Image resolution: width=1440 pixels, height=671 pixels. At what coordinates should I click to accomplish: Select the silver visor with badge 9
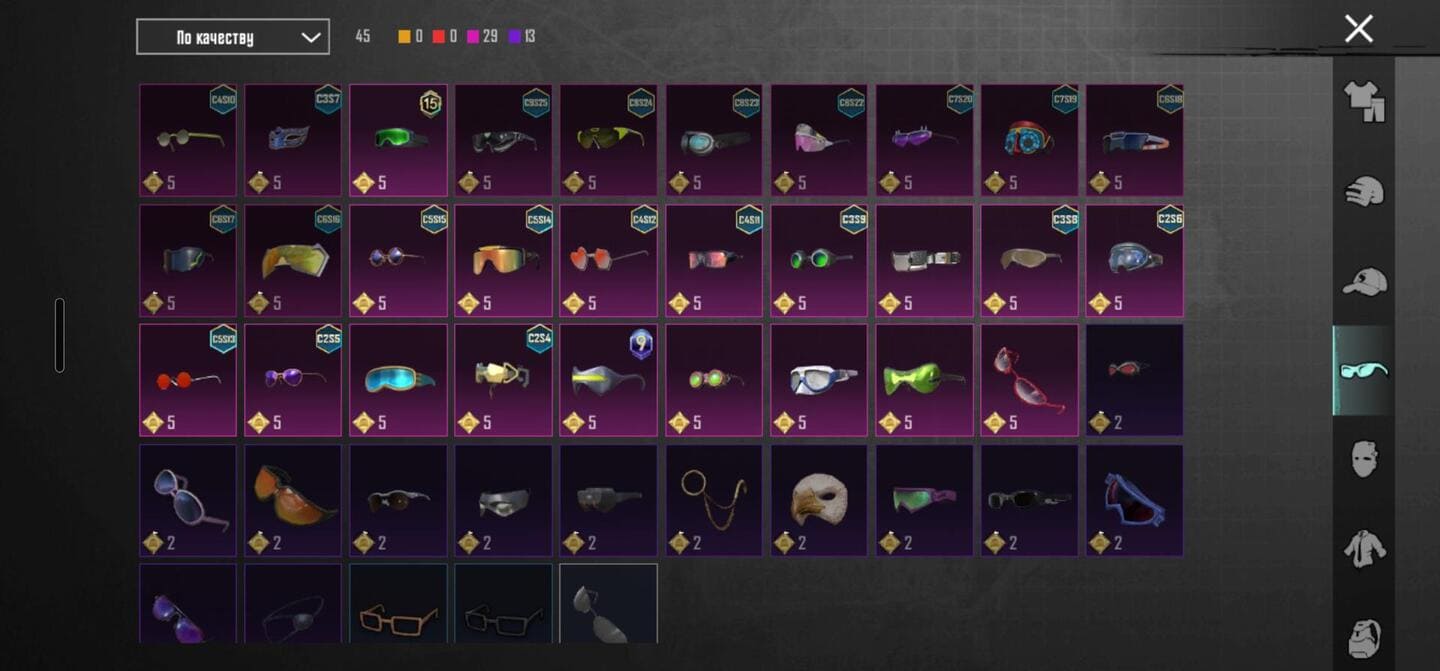point(608,380)
